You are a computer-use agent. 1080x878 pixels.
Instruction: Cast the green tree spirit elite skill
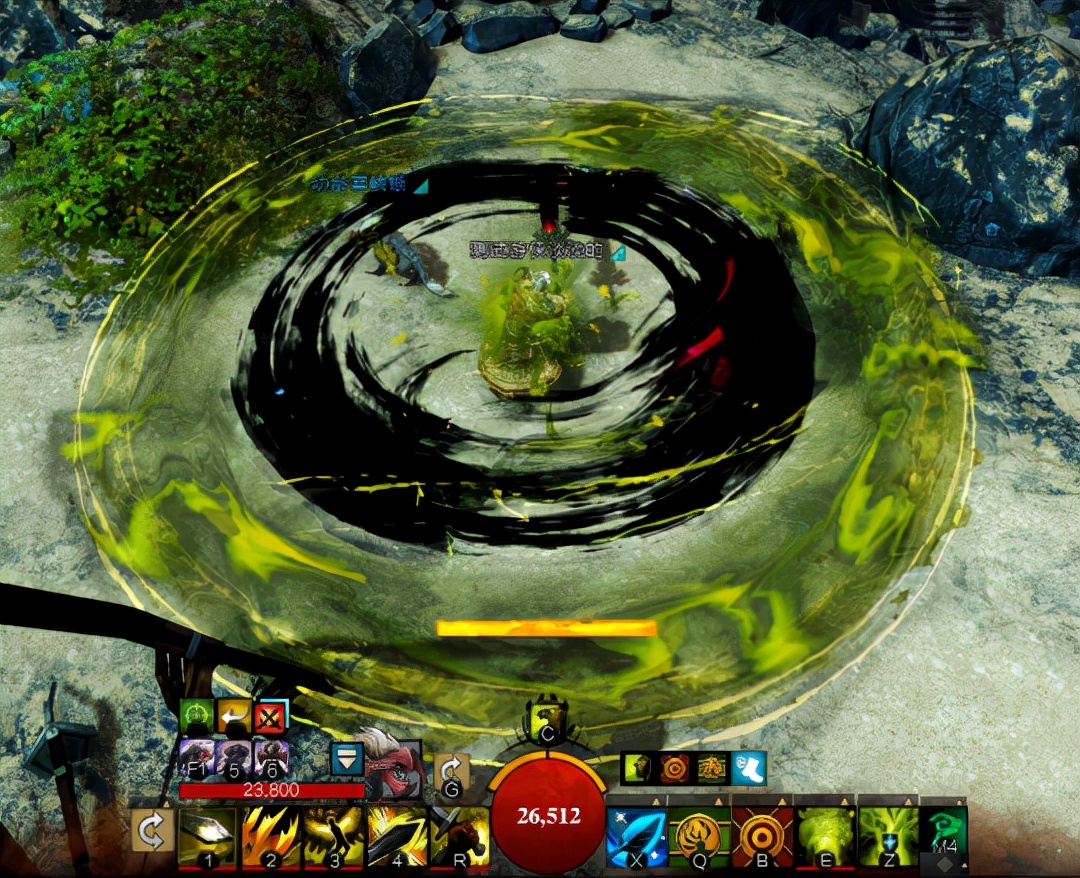(887, 836)
